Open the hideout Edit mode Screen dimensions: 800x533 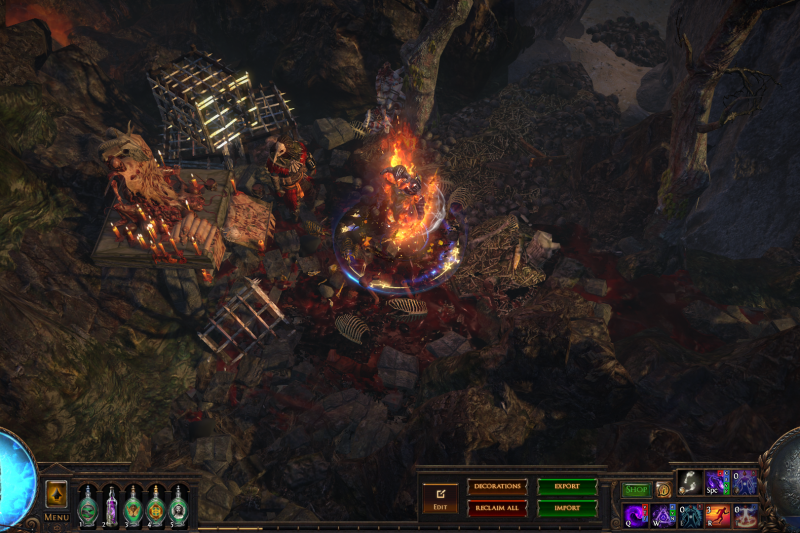click(440, 497)
